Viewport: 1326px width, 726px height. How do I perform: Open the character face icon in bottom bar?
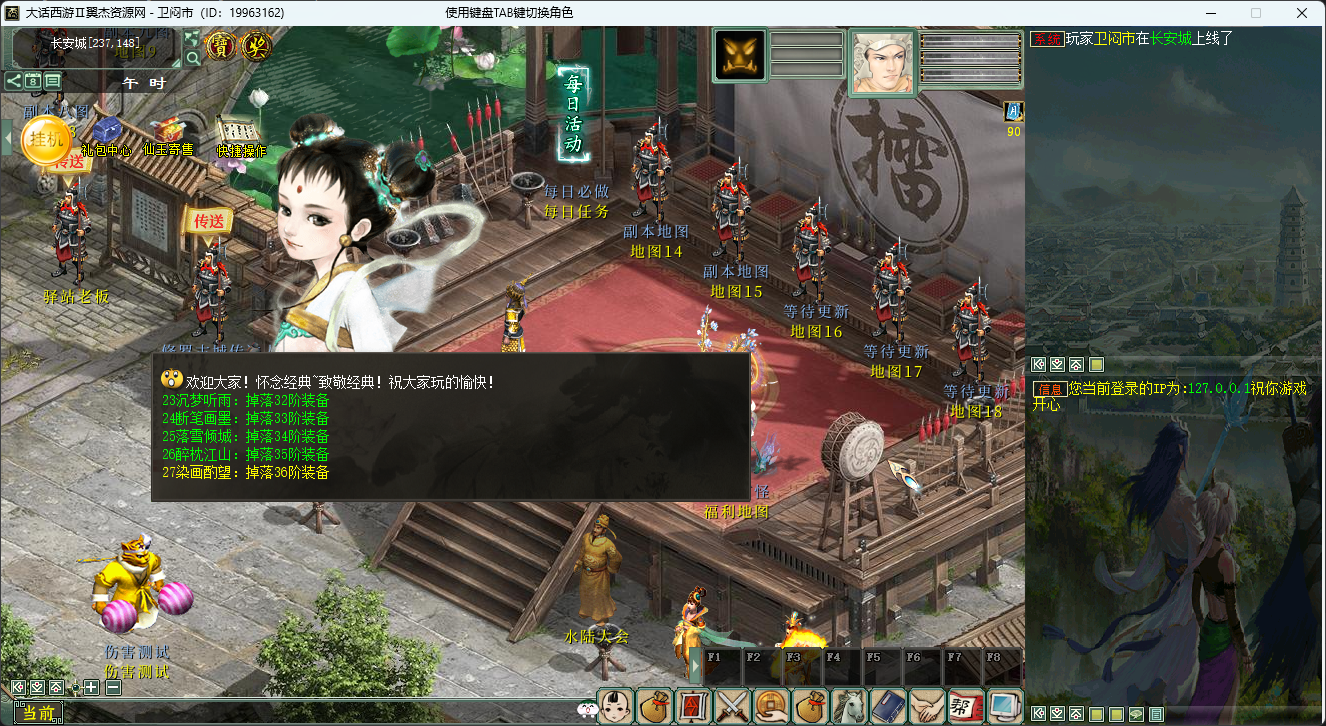tap(616, 706)
